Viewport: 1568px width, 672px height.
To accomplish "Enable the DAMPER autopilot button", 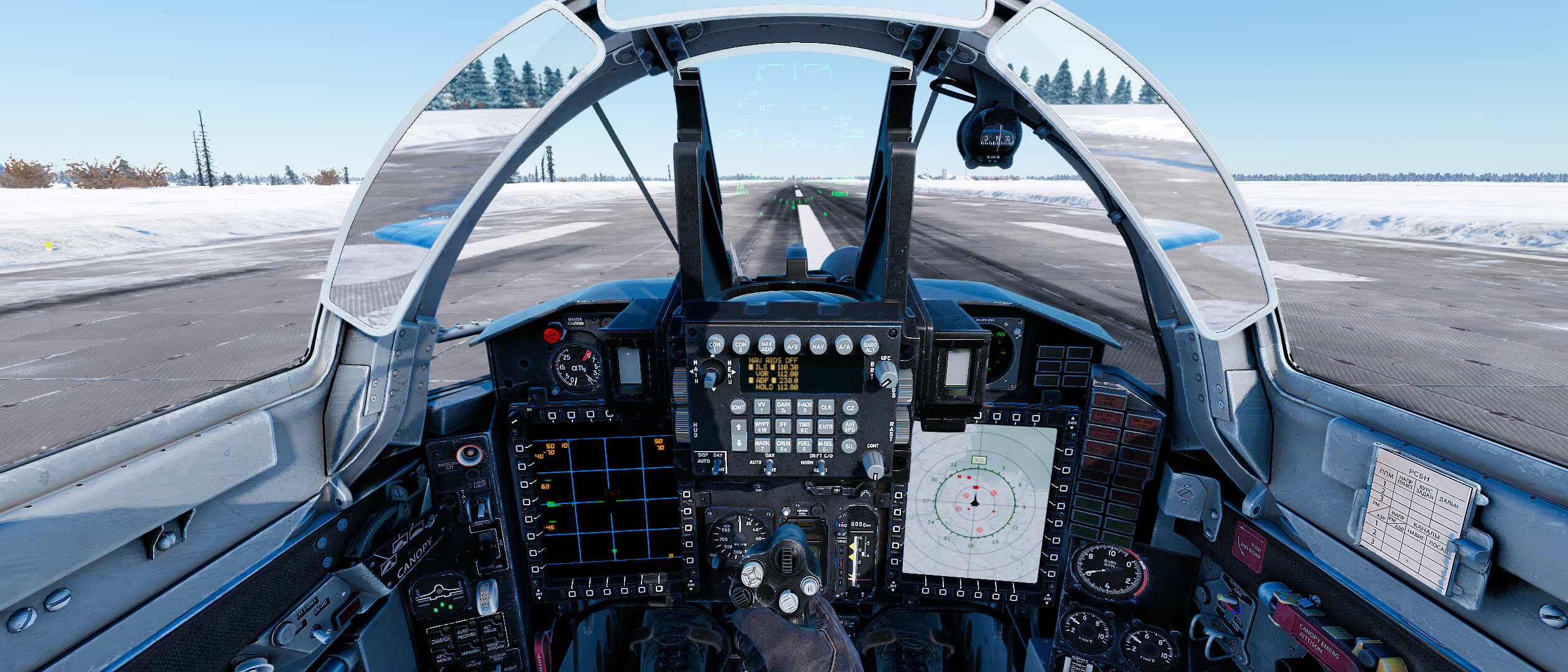I will click(x=441, y=639).
